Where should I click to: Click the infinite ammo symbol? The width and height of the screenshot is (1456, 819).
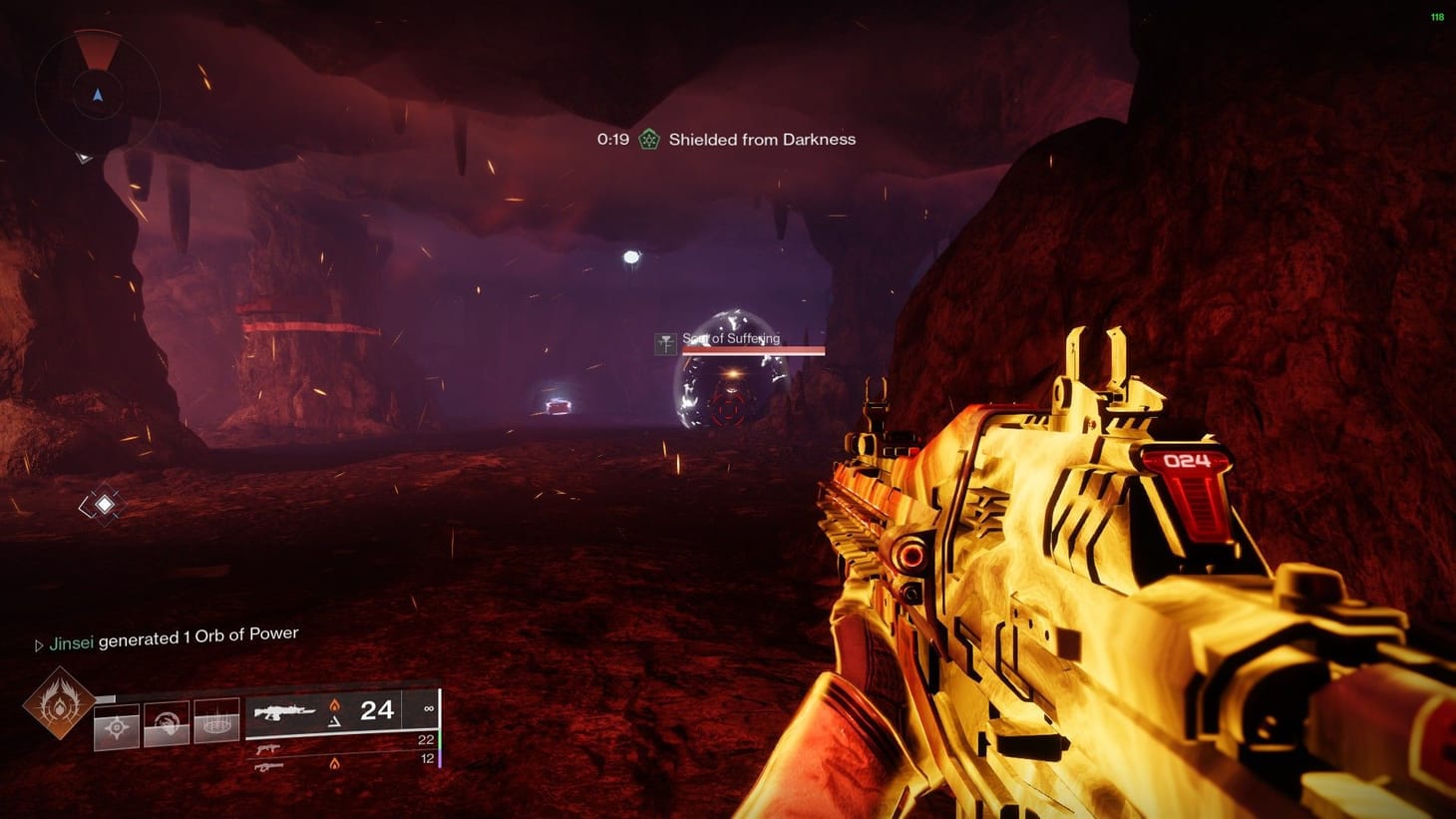click(429, 709)
